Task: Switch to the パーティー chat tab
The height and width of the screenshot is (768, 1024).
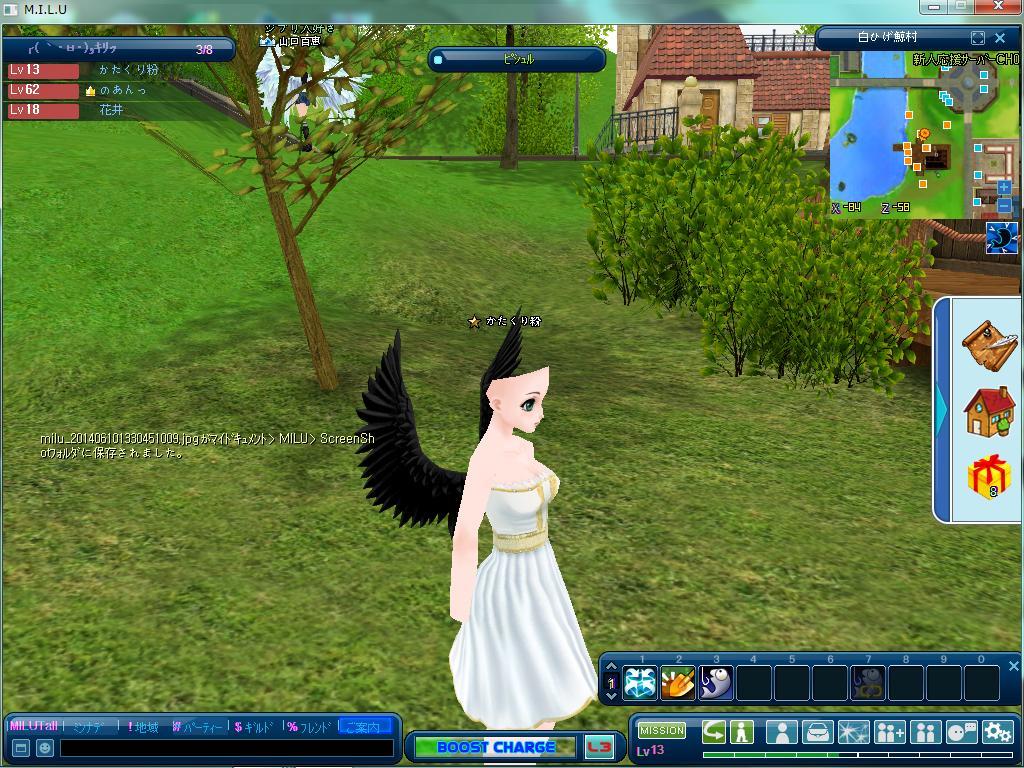Action: (197, 727)
